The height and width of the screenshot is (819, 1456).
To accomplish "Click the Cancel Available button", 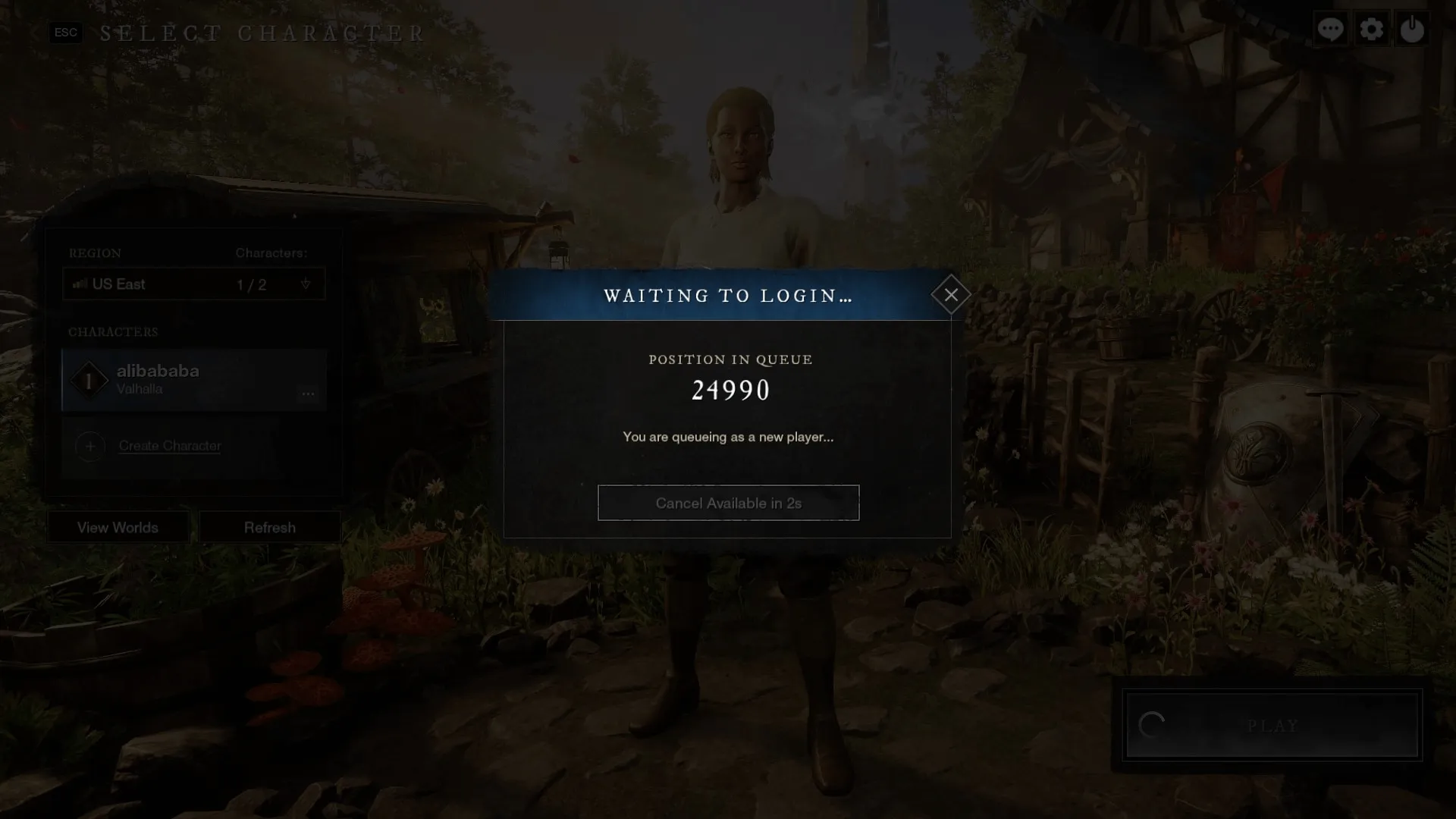I will point(728,503).
